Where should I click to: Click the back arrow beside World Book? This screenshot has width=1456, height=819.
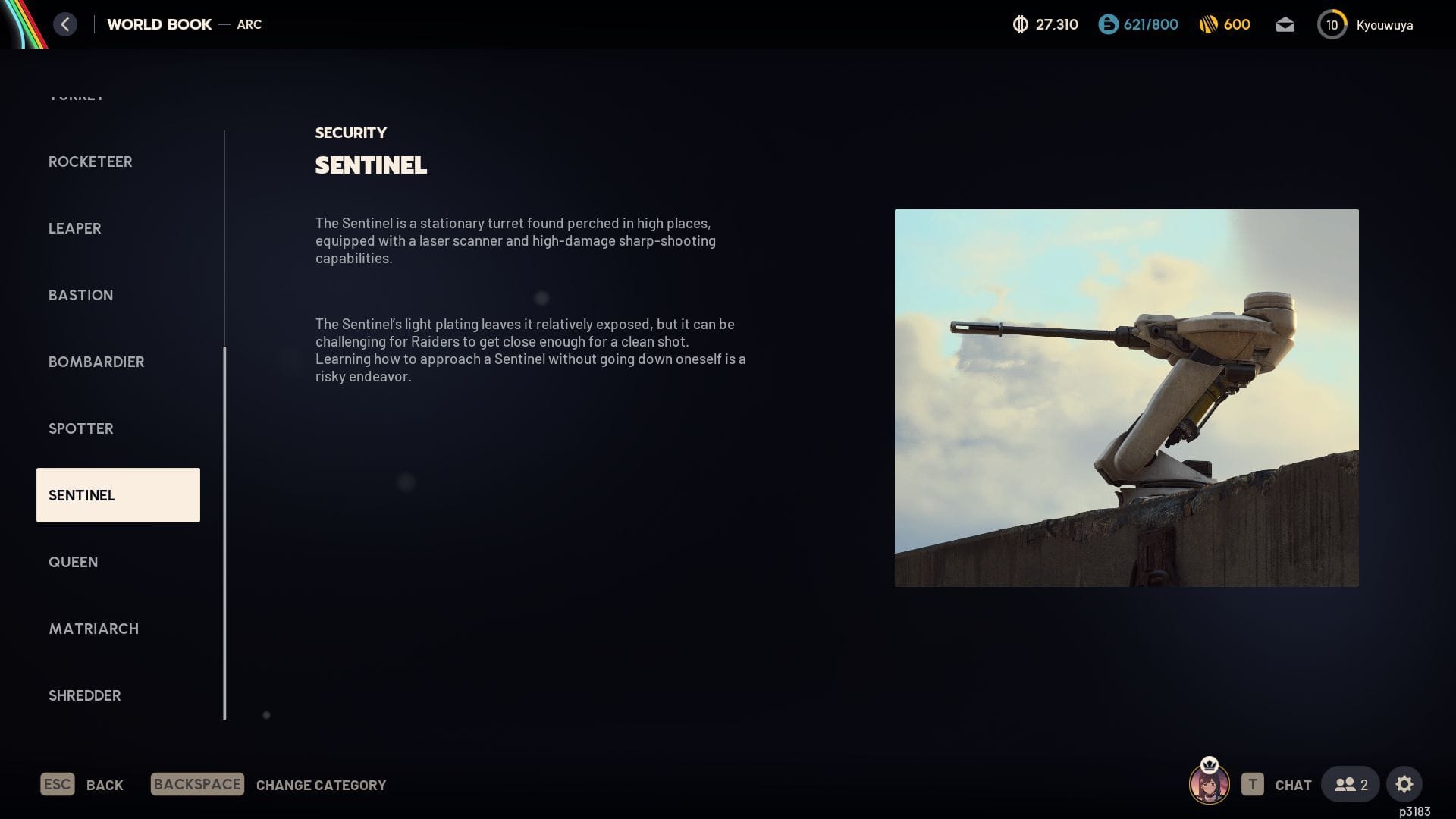pyautogui.click(x=65, y=24)
